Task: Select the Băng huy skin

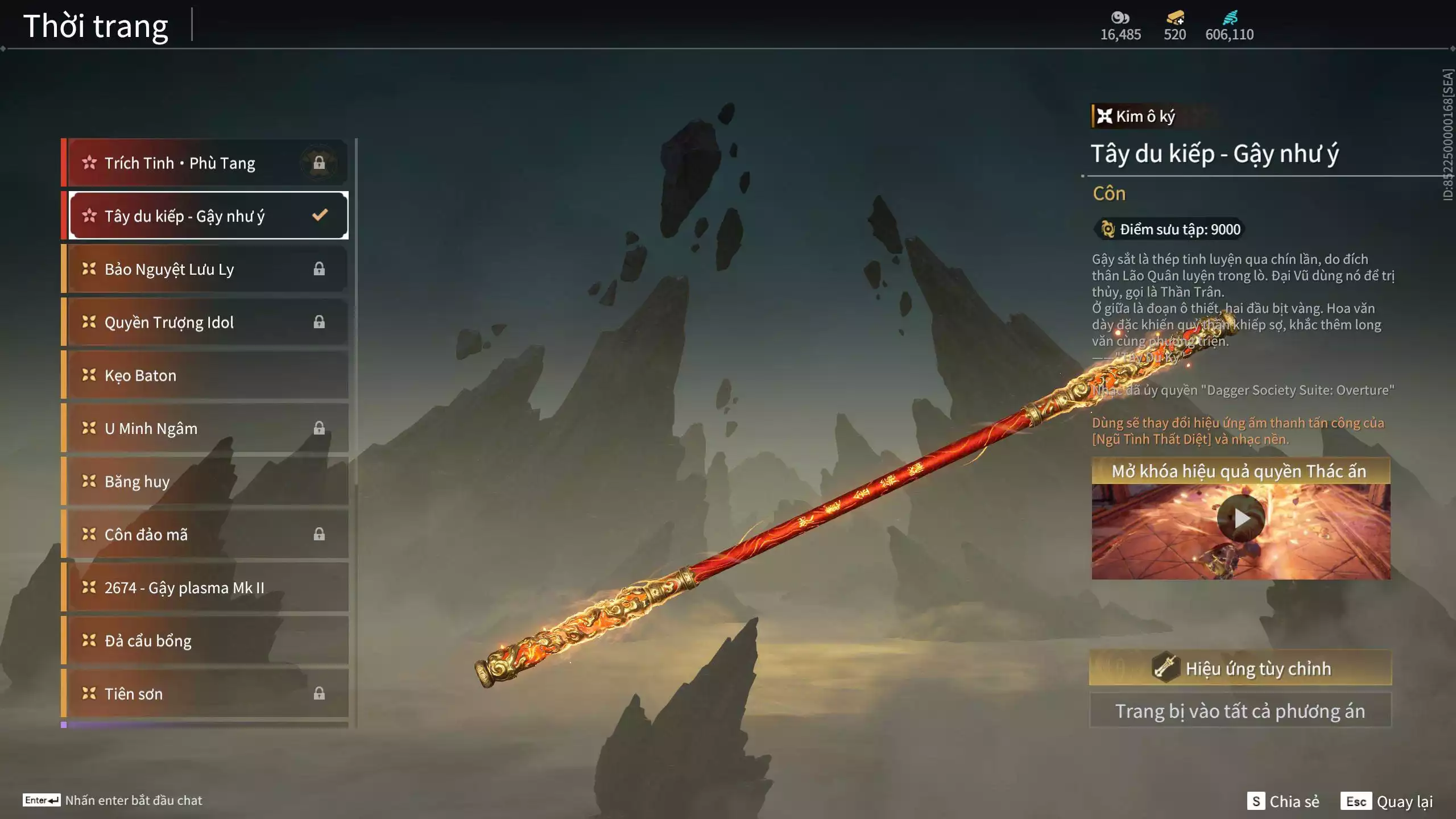Action: pos(206,482)
